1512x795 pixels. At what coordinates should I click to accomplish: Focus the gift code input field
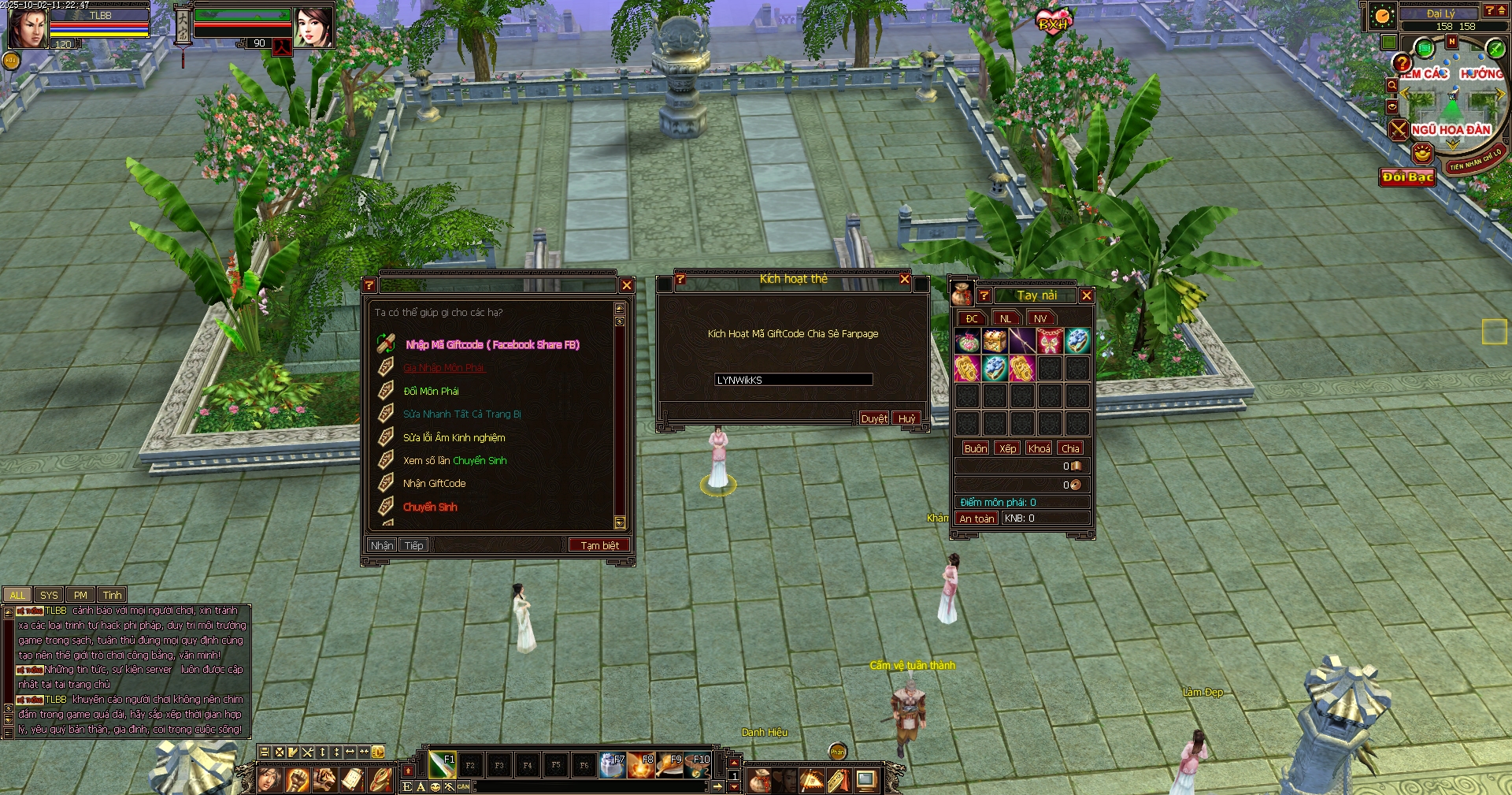point(793,380)
